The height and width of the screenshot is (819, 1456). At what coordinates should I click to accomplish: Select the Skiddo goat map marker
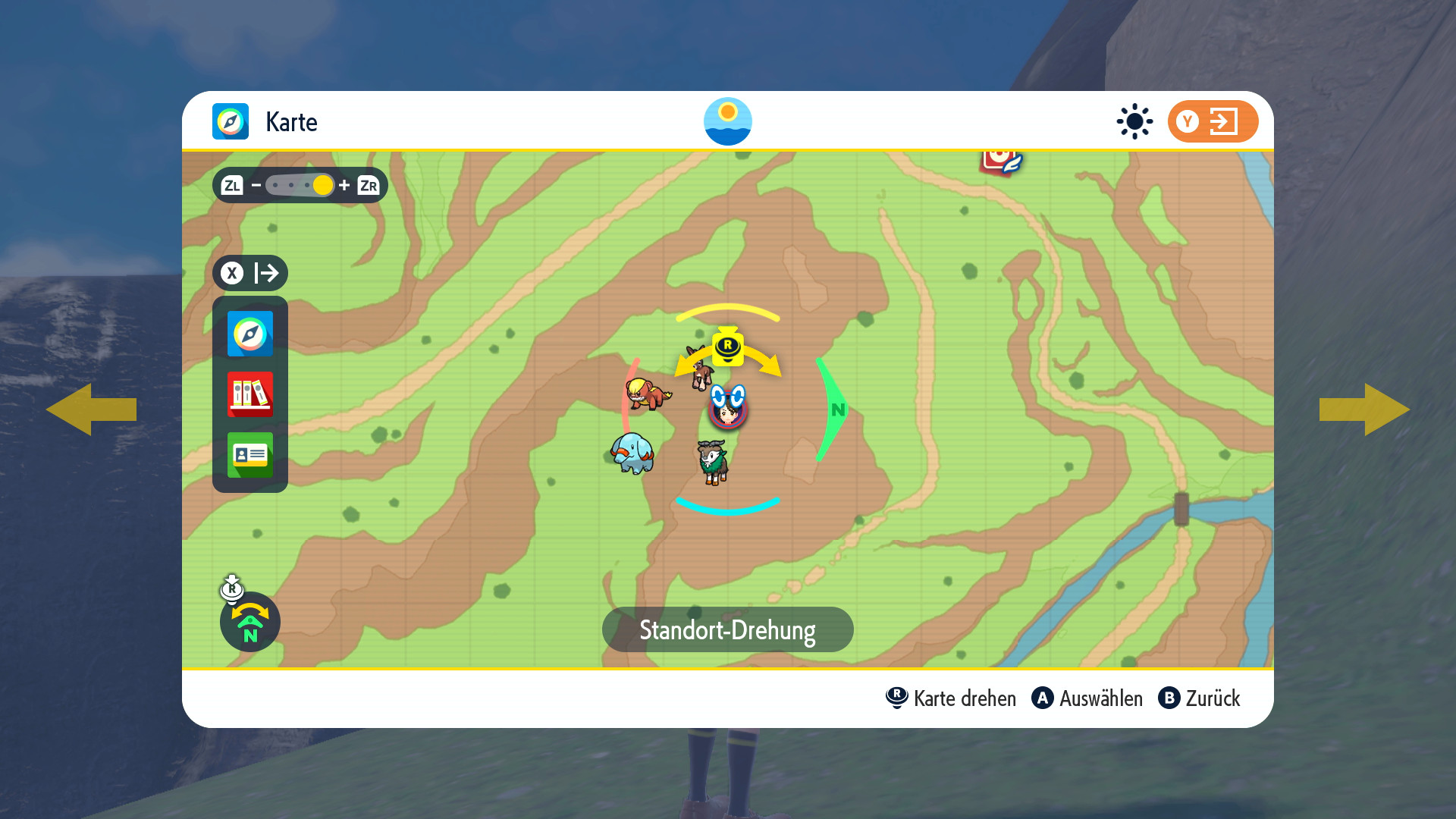(713, 461)
